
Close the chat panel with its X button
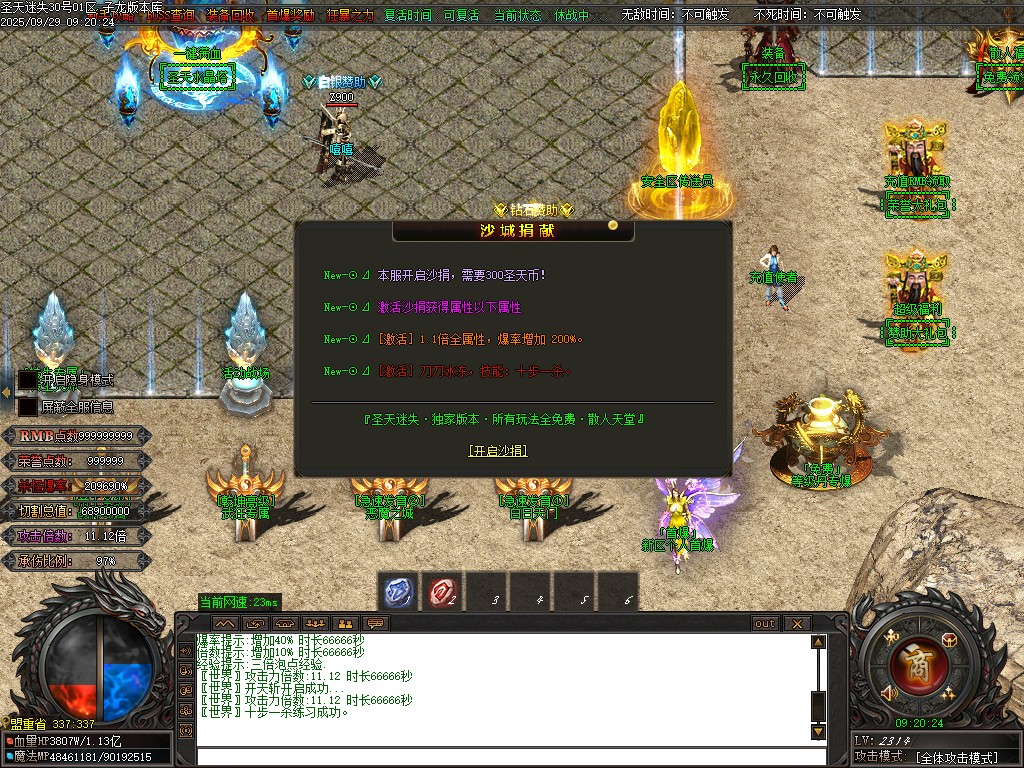click(x=797, y=624)
